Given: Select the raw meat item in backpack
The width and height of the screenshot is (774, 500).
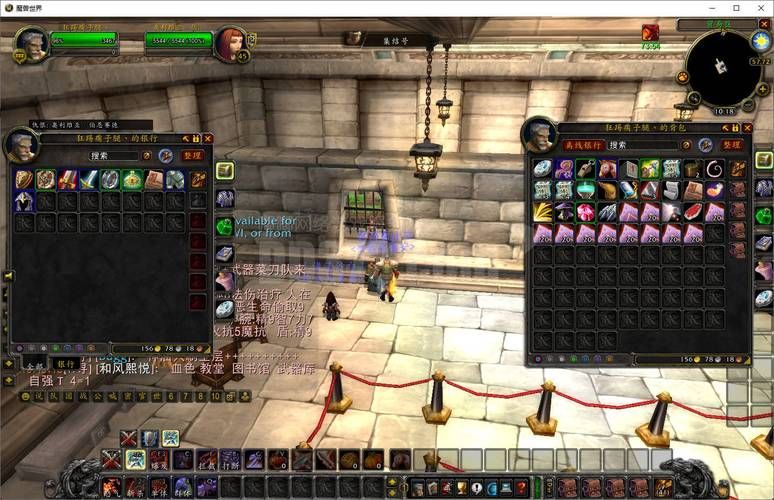Looking at the screenshot, I should tap(693, 212).
